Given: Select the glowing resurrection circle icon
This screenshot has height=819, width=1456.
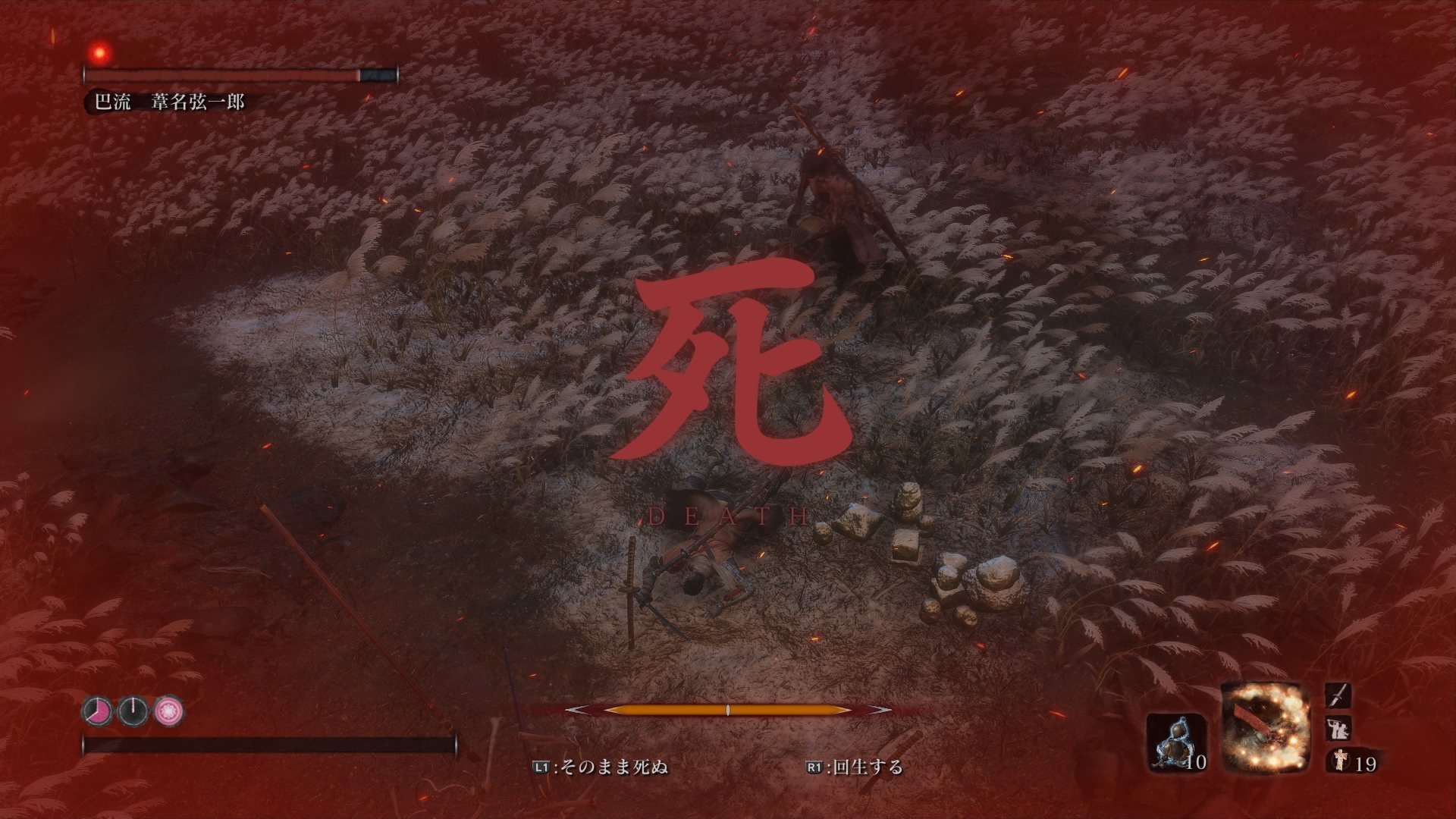Looking at the screenshot, I should pos(170,712).
